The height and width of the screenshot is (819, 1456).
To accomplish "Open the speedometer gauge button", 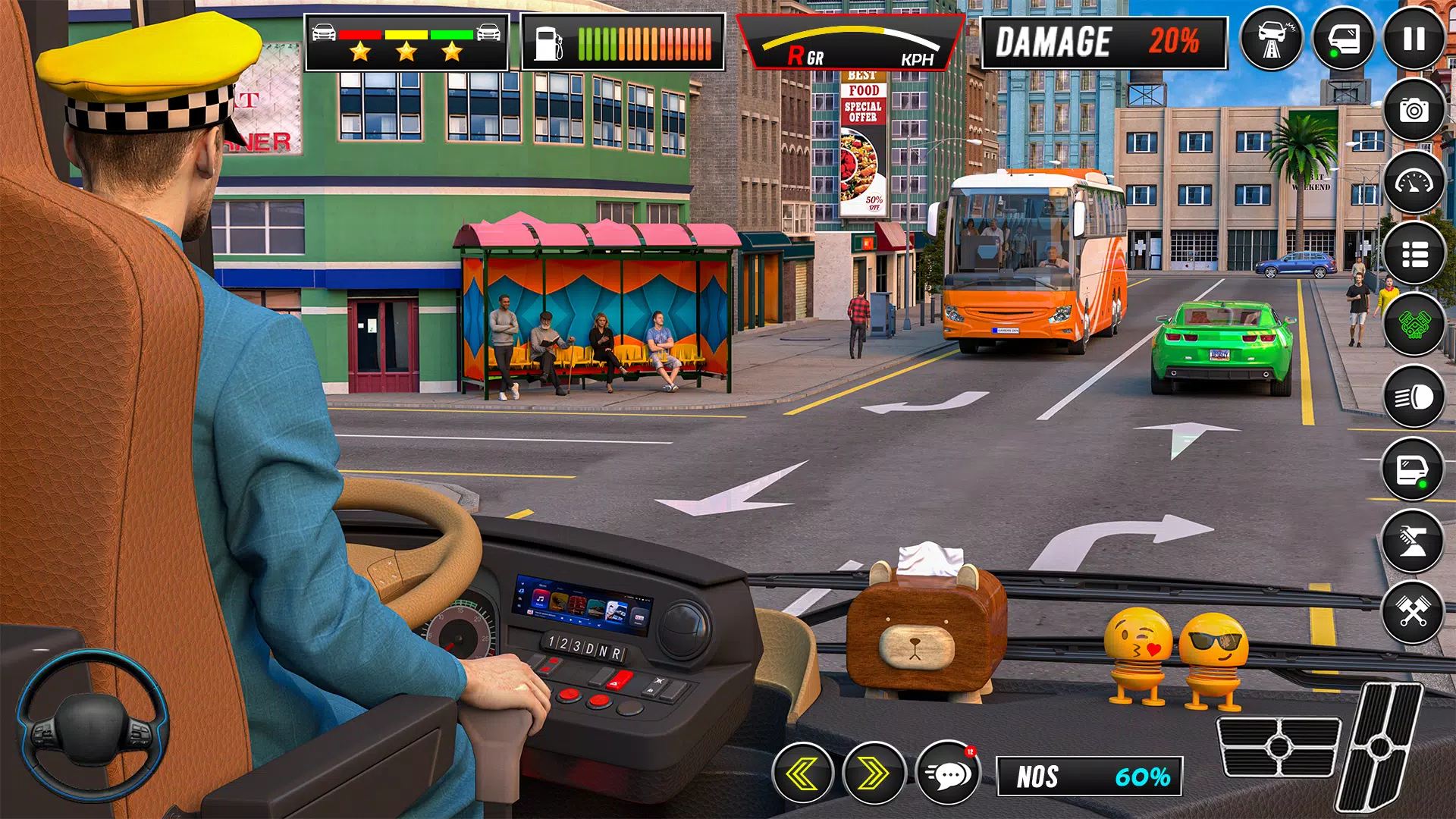I will [1414, 183].
